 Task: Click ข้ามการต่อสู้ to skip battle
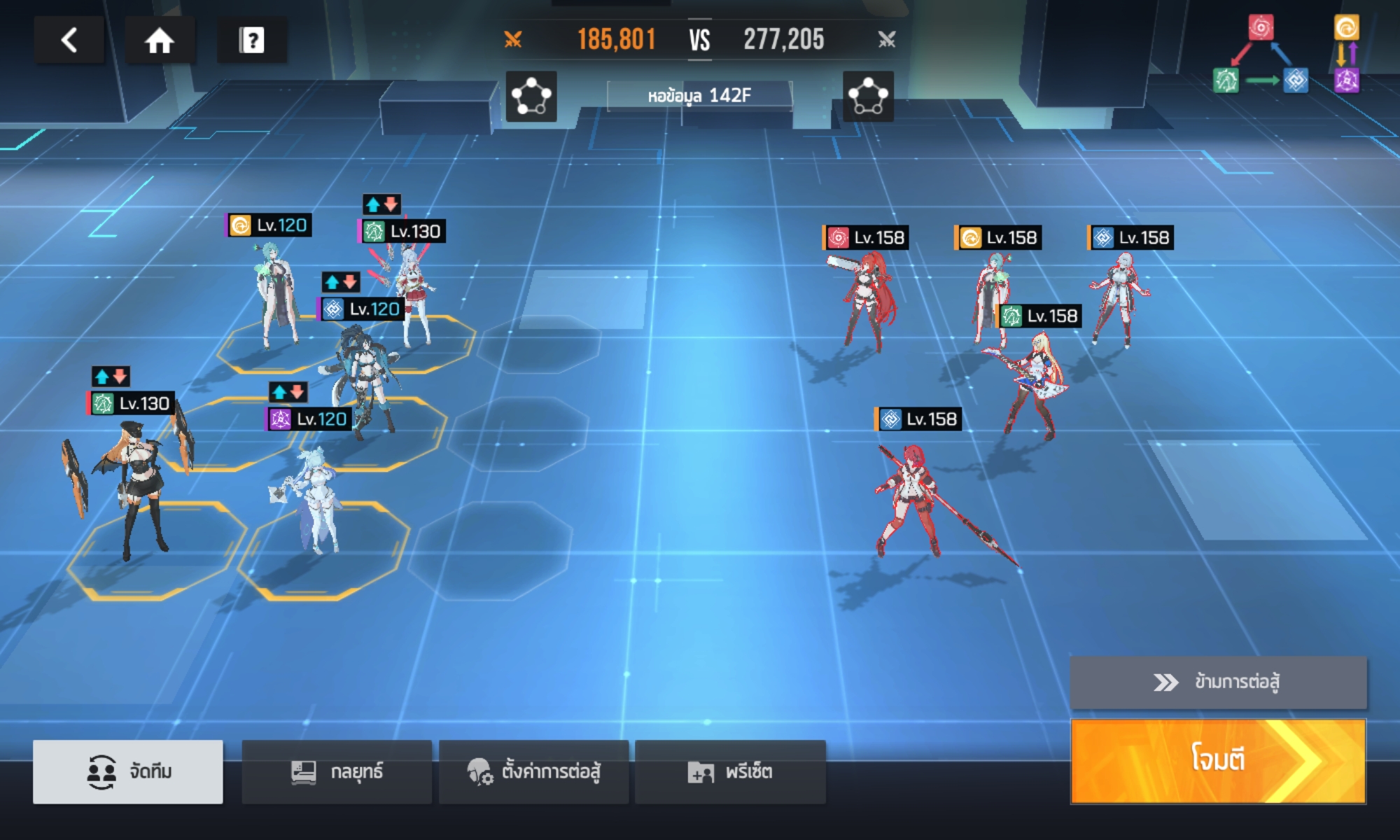coord(1218,682)
